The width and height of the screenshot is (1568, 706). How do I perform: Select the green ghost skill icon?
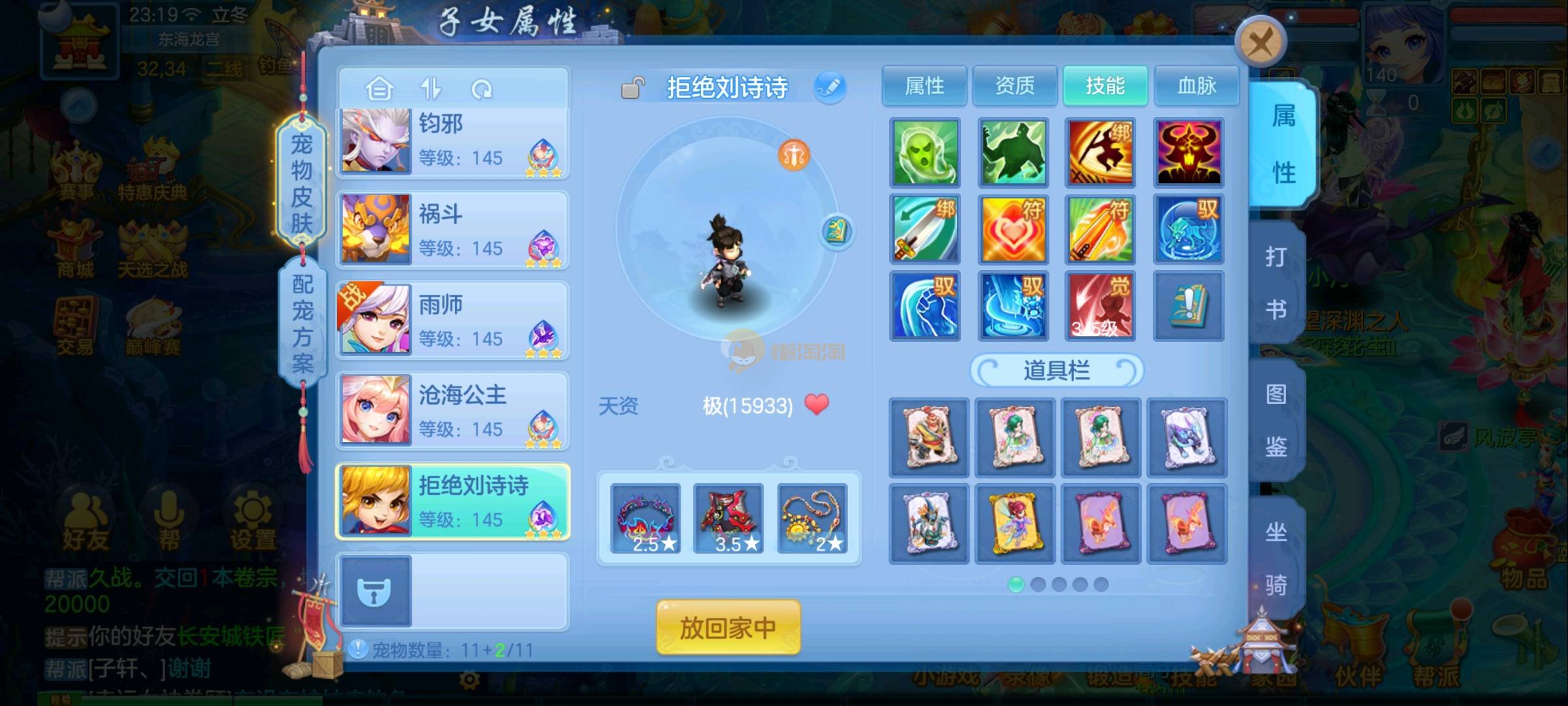924,152
